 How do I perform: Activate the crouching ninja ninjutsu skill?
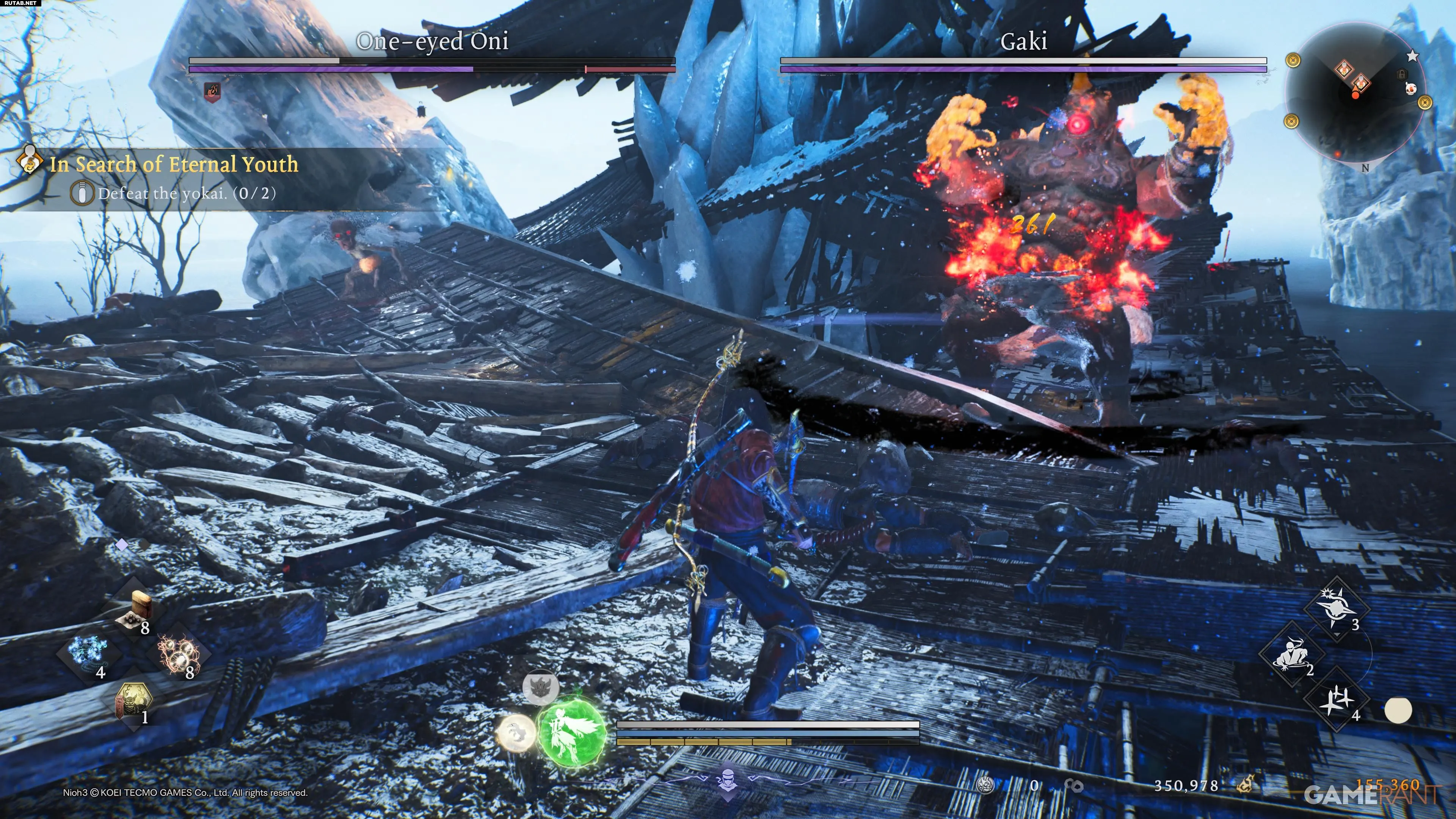click(1291, 654)
